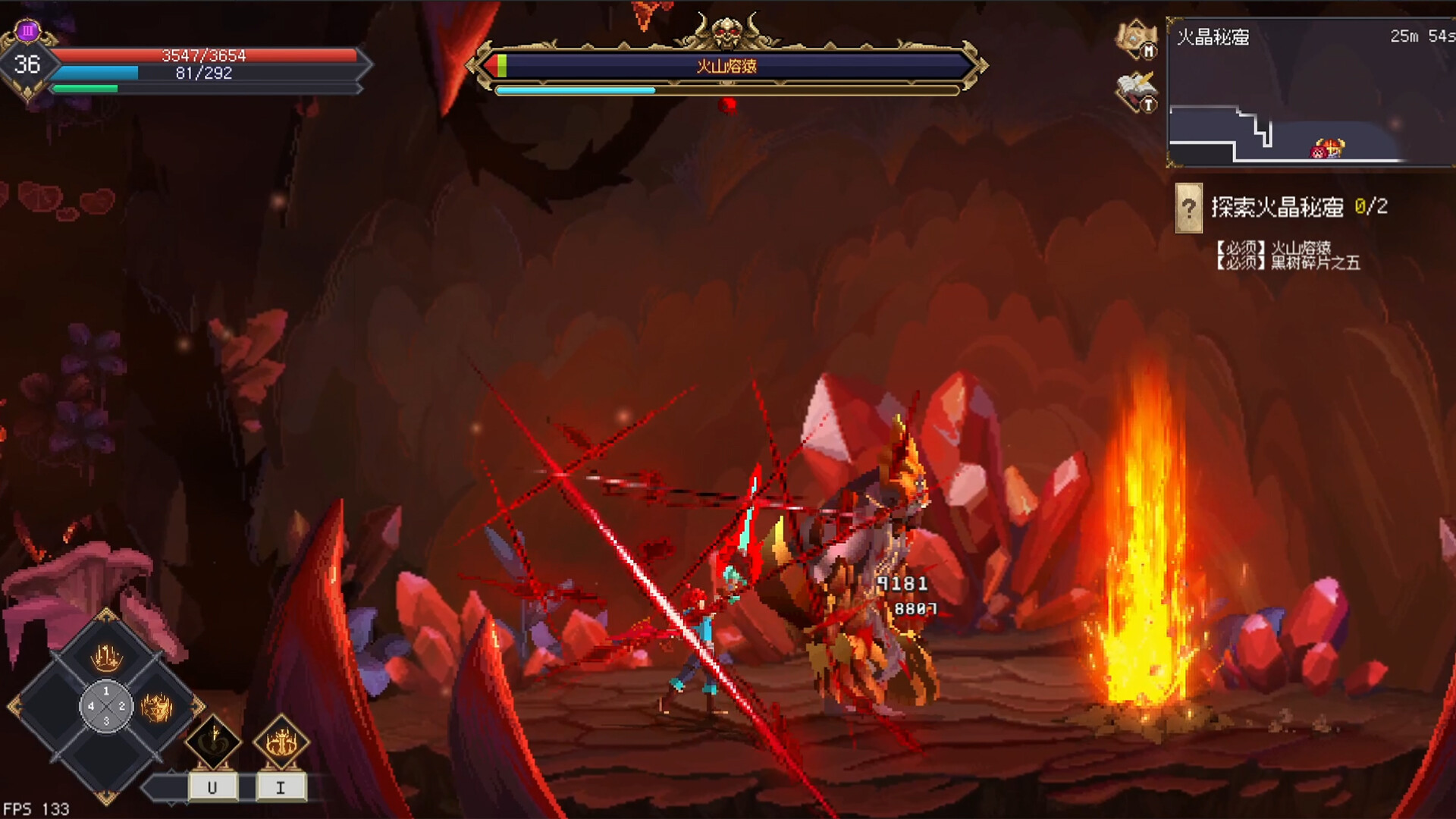Click the question mark quest card
Screen dimensions: 1456x819
coord(1188,207)
